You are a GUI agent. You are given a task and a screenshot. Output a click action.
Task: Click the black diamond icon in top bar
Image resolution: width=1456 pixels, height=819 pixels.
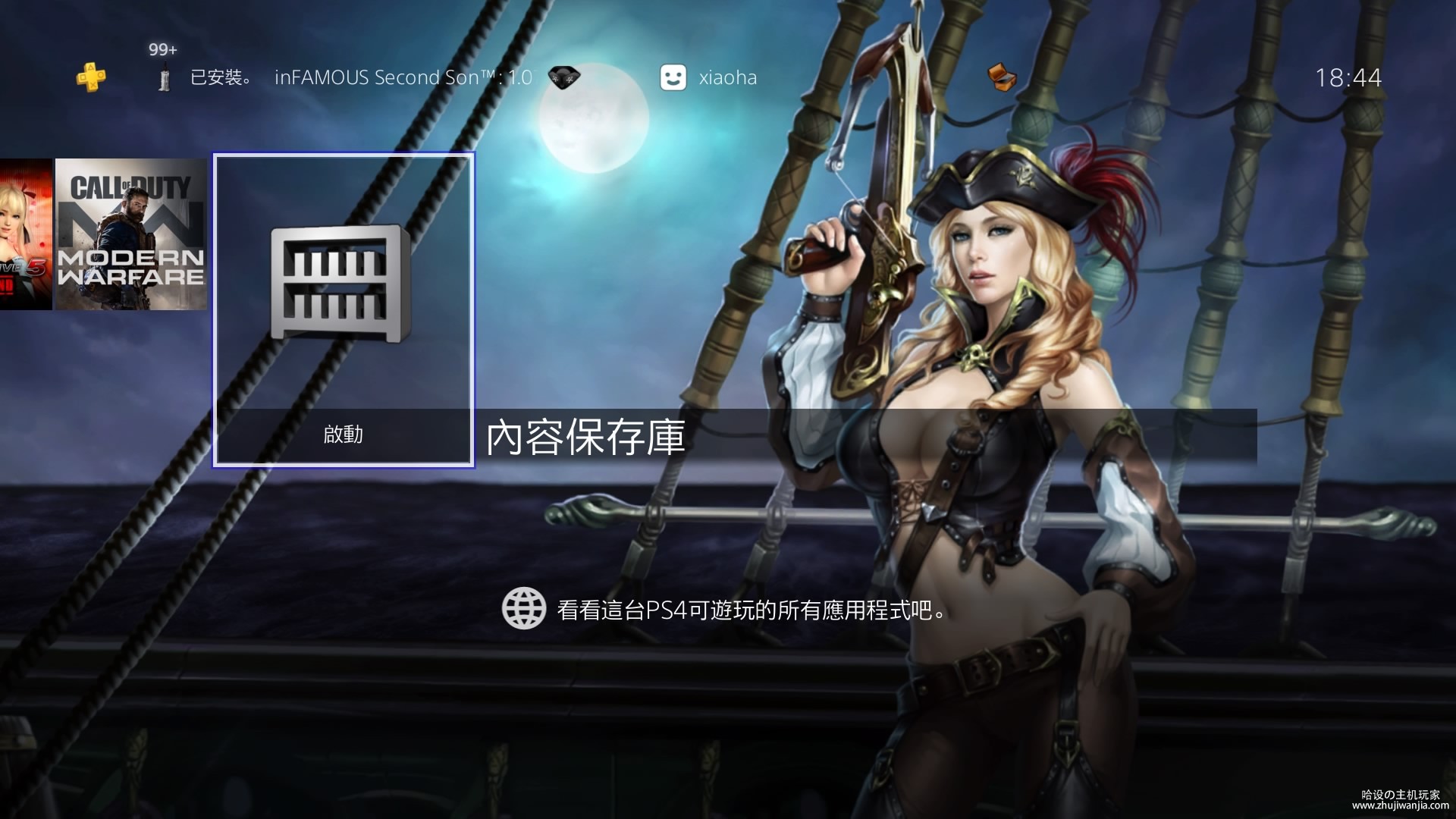coord(563,77)
